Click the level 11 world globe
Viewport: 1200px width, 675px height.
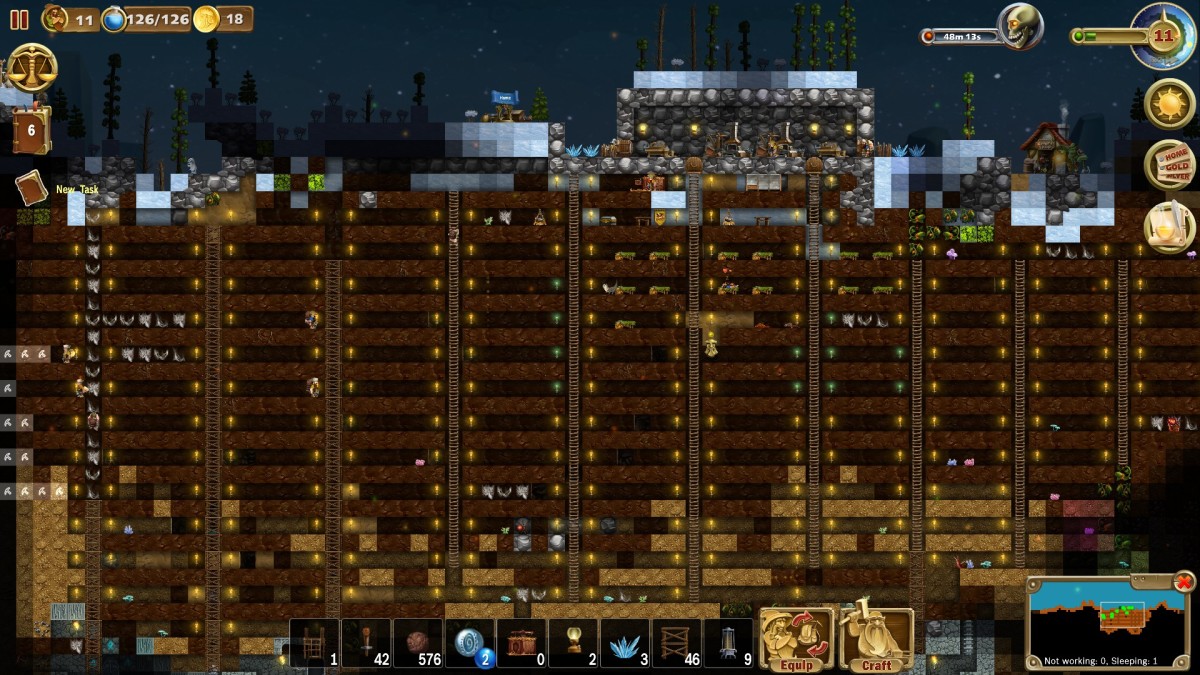coord(1160,35)
